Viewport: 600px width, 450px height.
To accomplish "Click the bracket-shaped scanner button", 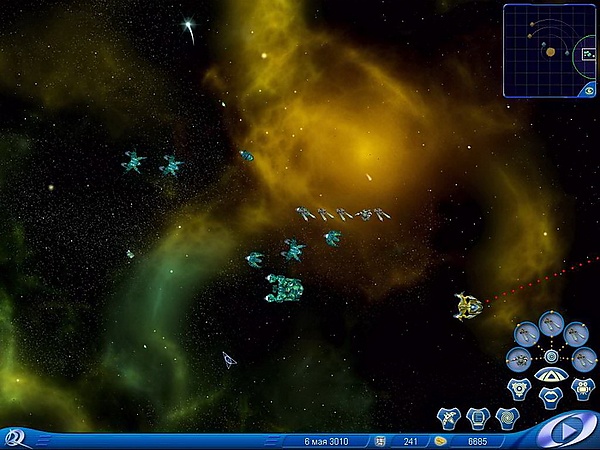I will (478, 416).
